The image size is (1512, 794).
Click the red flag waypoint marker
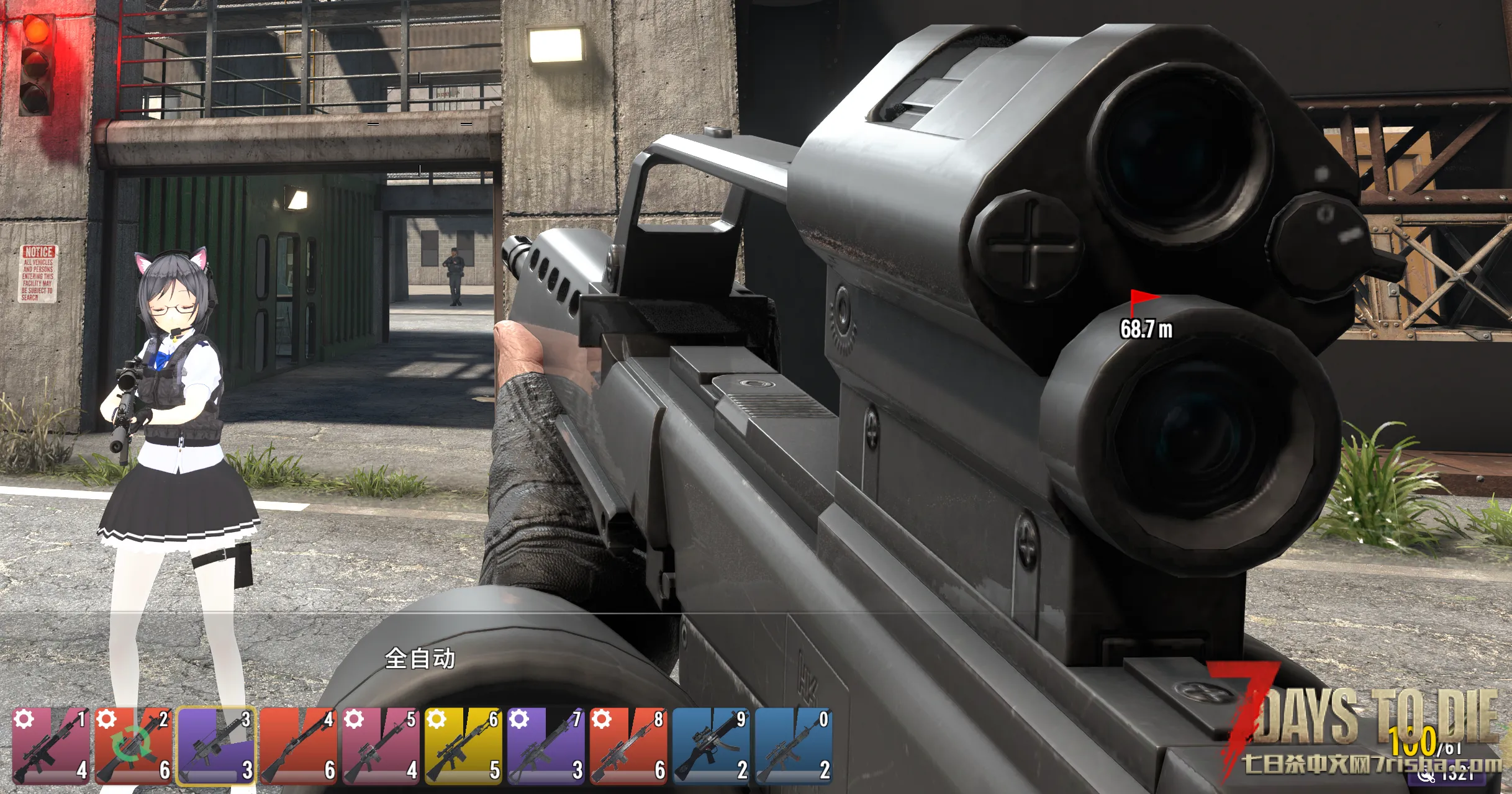(x=1142, y=300)
